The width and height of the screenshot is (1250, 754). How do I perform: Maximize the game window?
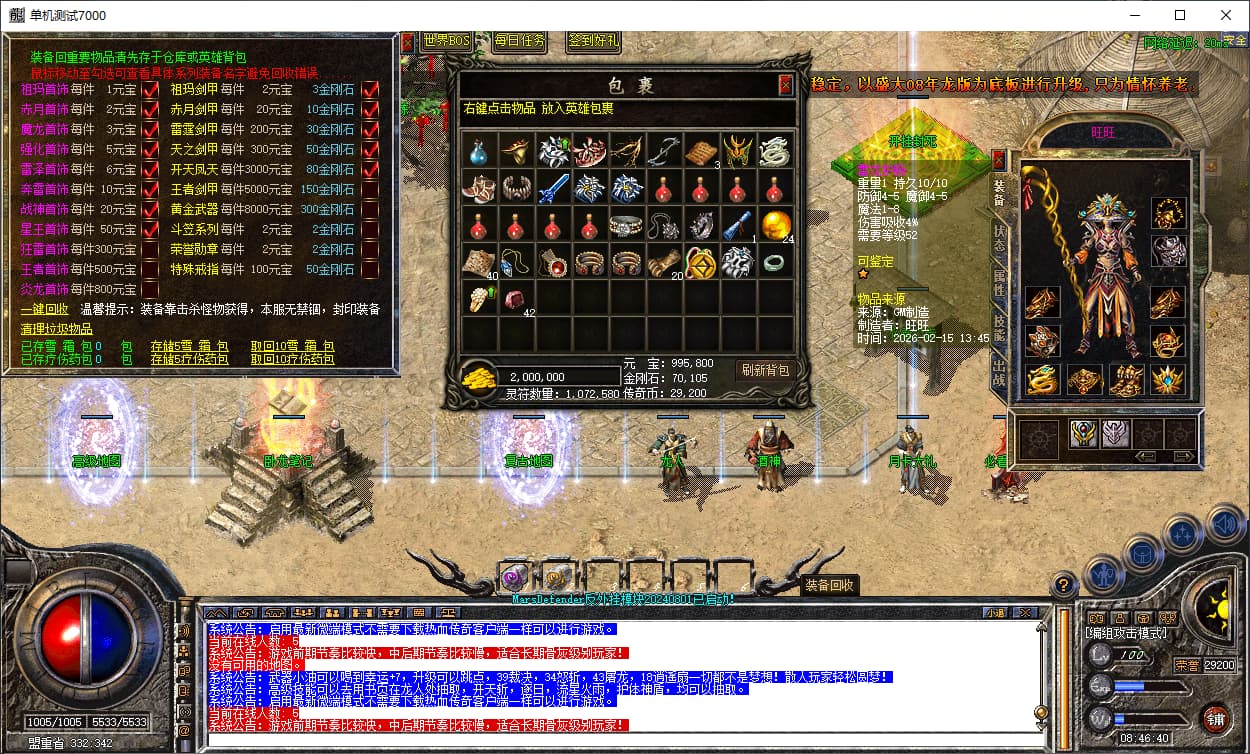click(x=1180, y=15)
